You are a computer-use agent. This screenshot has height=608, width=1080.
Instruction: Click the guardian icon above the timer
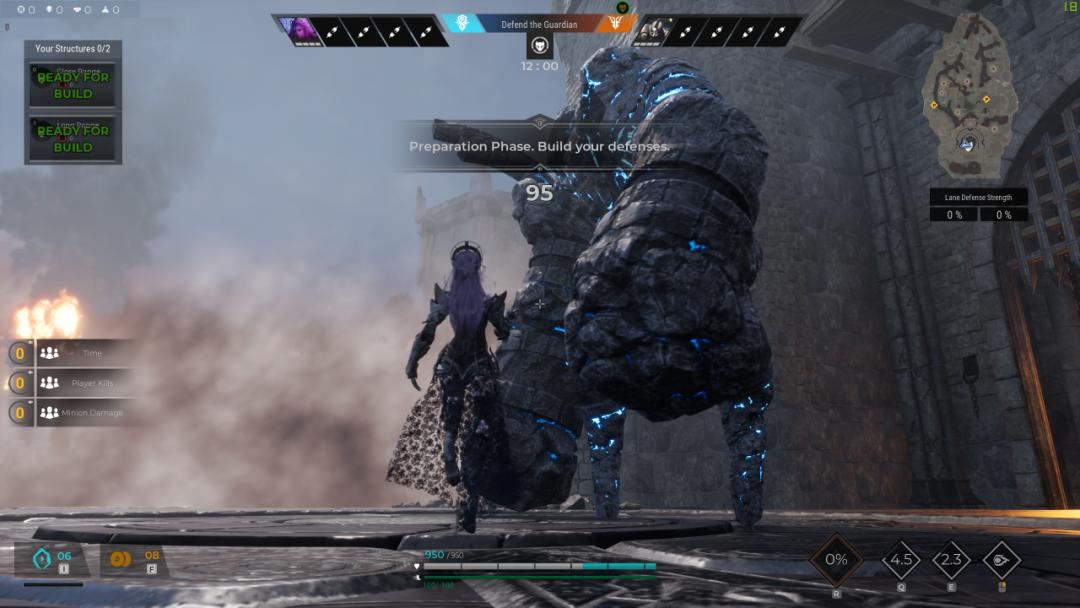click(x=539, y=45)
